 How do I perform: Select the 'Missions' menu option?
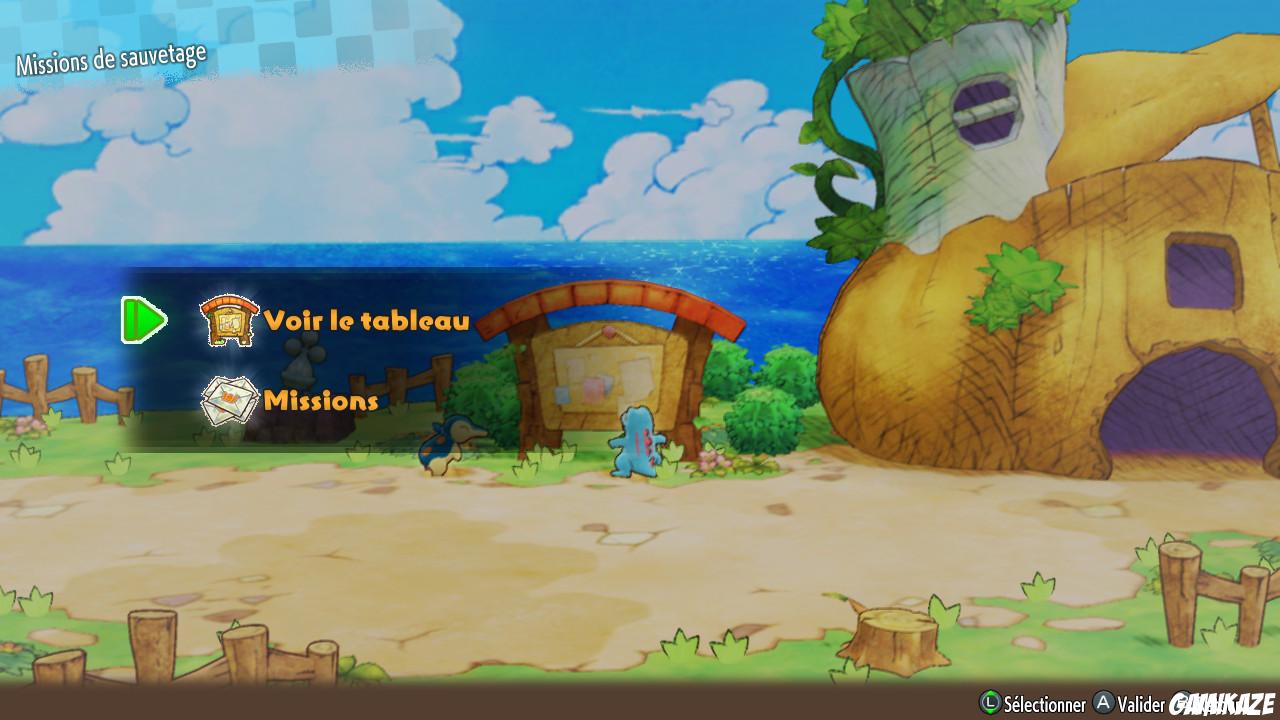(318, 399)
